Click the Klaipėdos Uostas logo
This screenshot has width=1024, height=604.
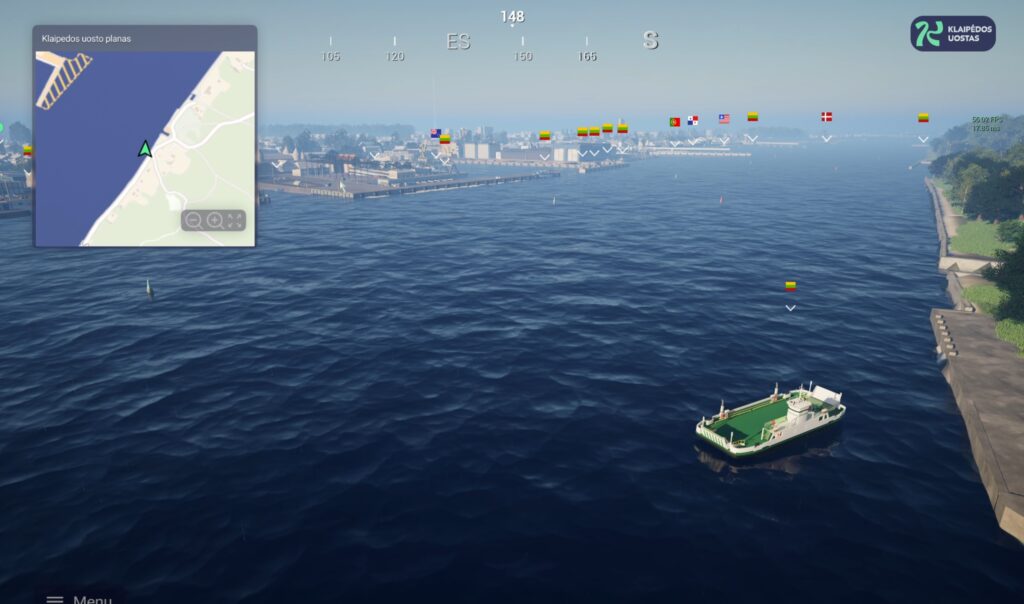pos(953,33)
